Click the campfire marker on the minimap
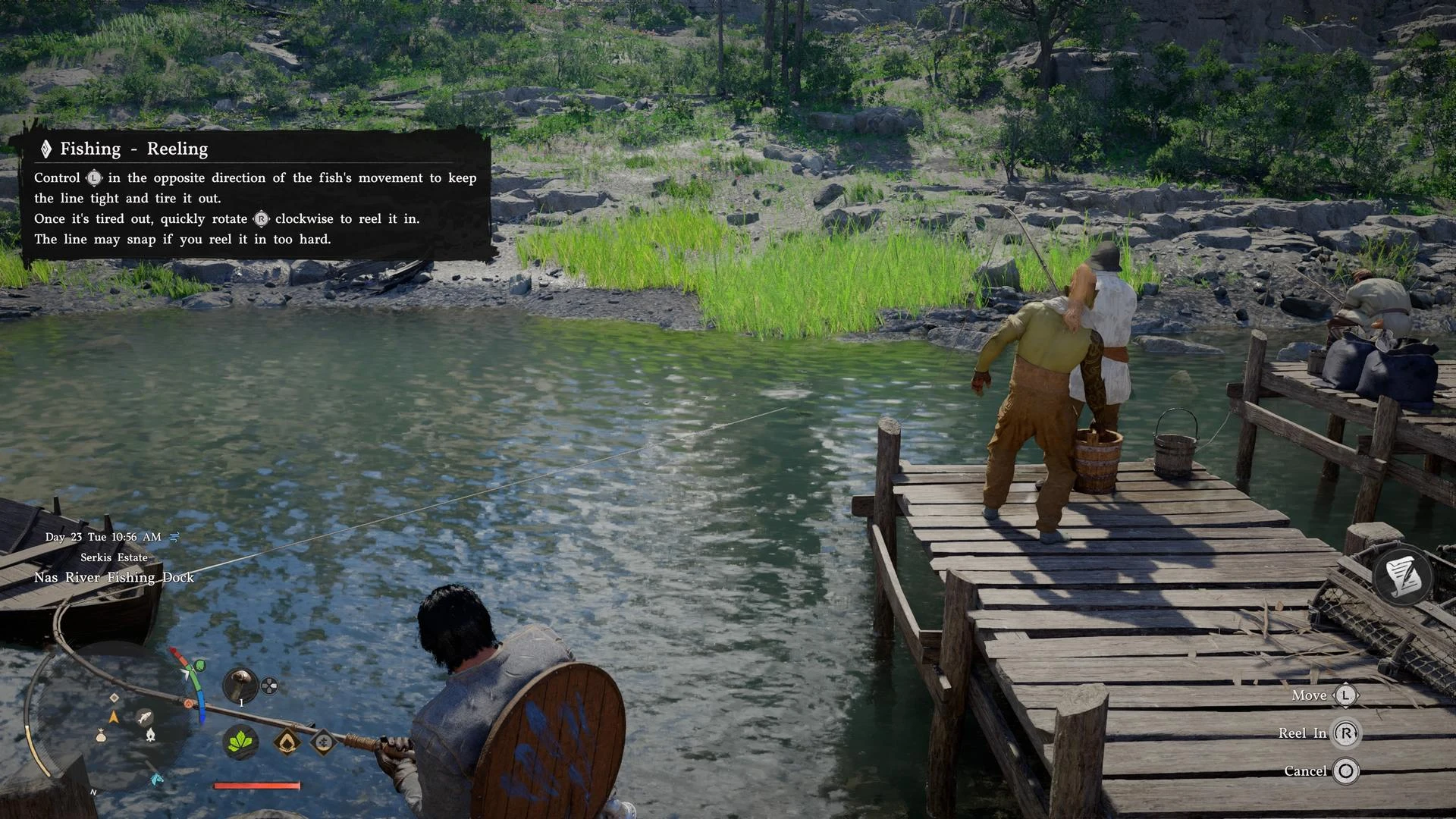Screen dimensions: 1456x819 point(150,734)
